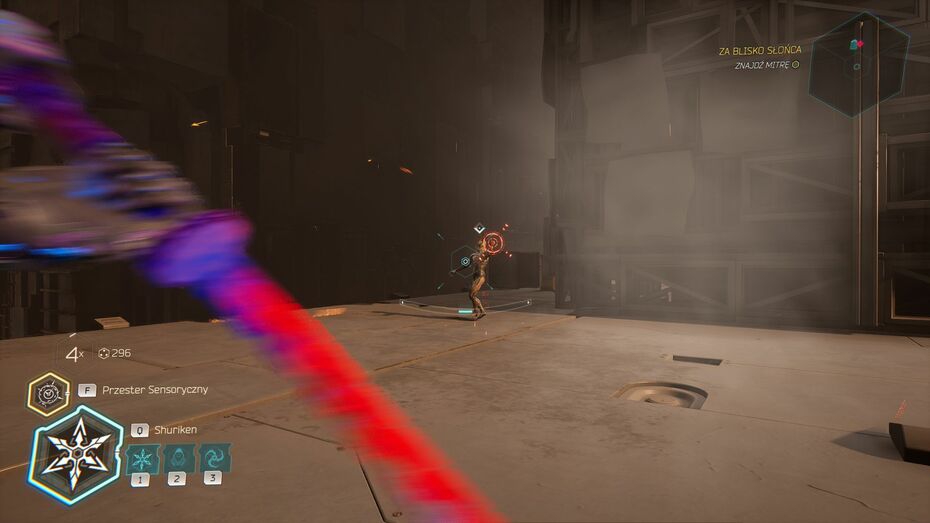This screenshot has width=930, height=523.
Task: Activate the Przester Sensoryczny hexagon icon
Action: pyautogui.click(x=48, y=394)
